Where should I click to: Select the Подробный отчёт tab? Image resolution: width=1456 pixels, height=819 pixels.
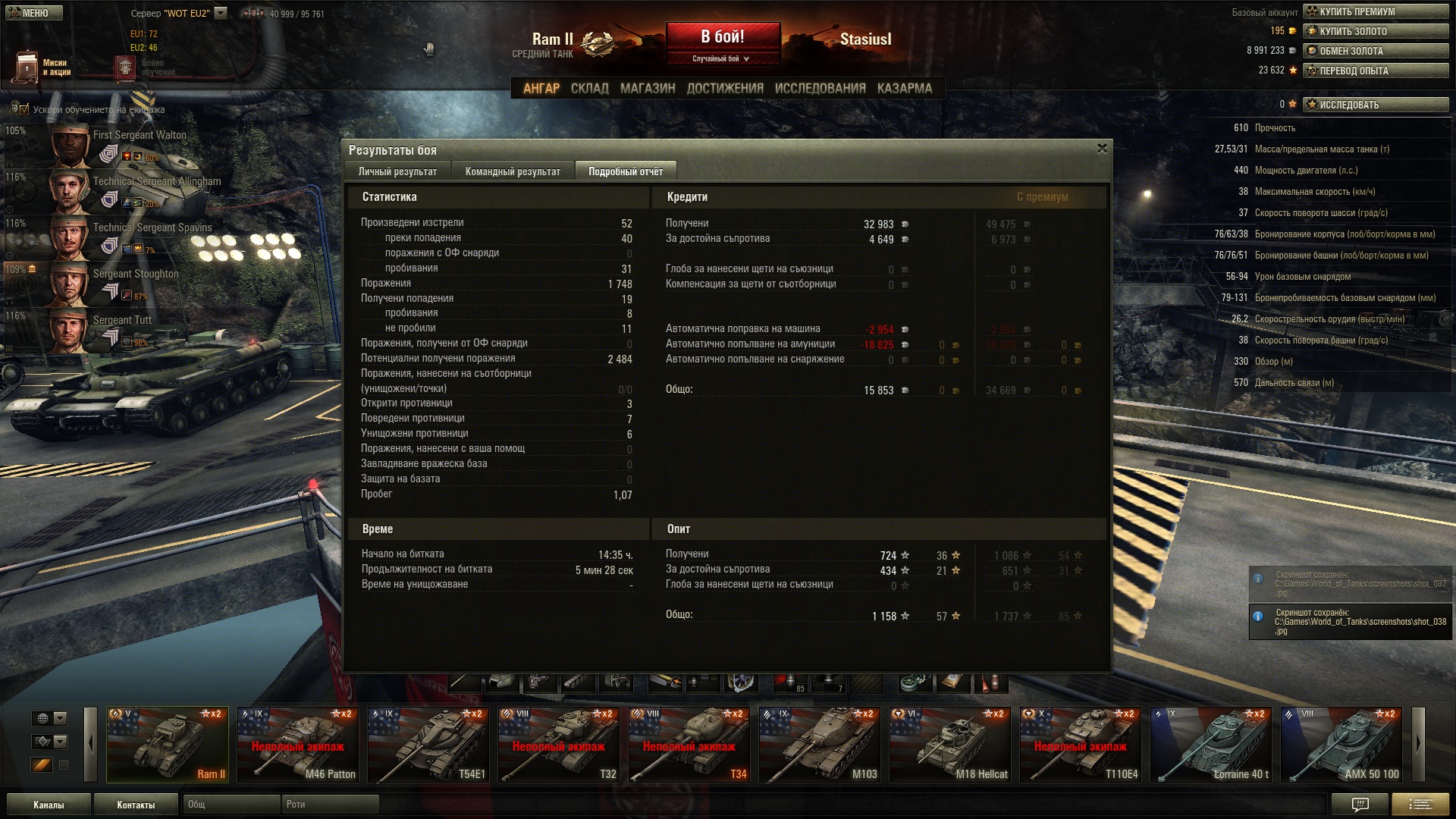point(625,171)
